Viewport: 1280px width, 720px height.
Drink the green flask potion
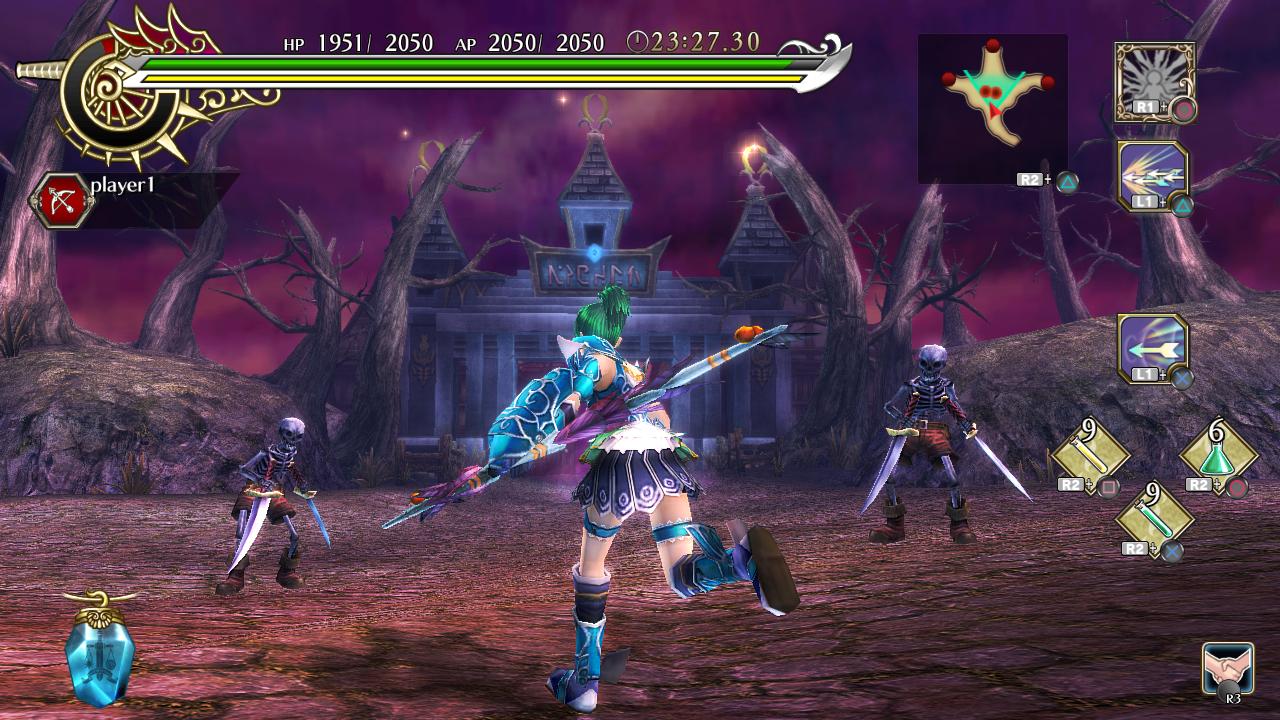(x=1217, y=457)
